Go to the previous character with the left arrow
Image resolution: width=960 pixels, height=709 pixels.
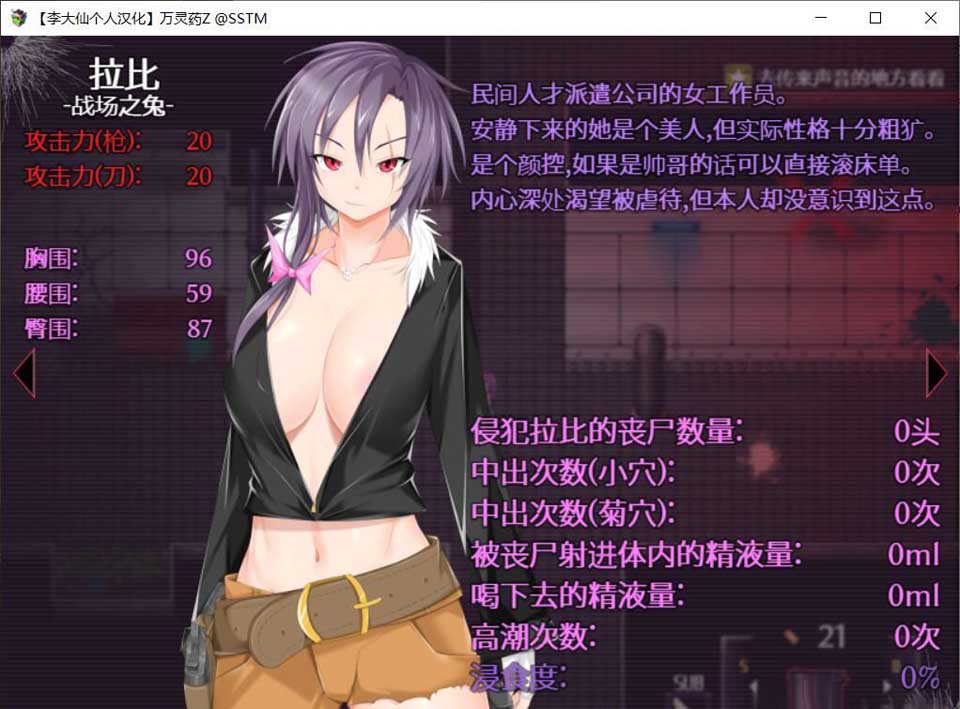click(23, 372)
